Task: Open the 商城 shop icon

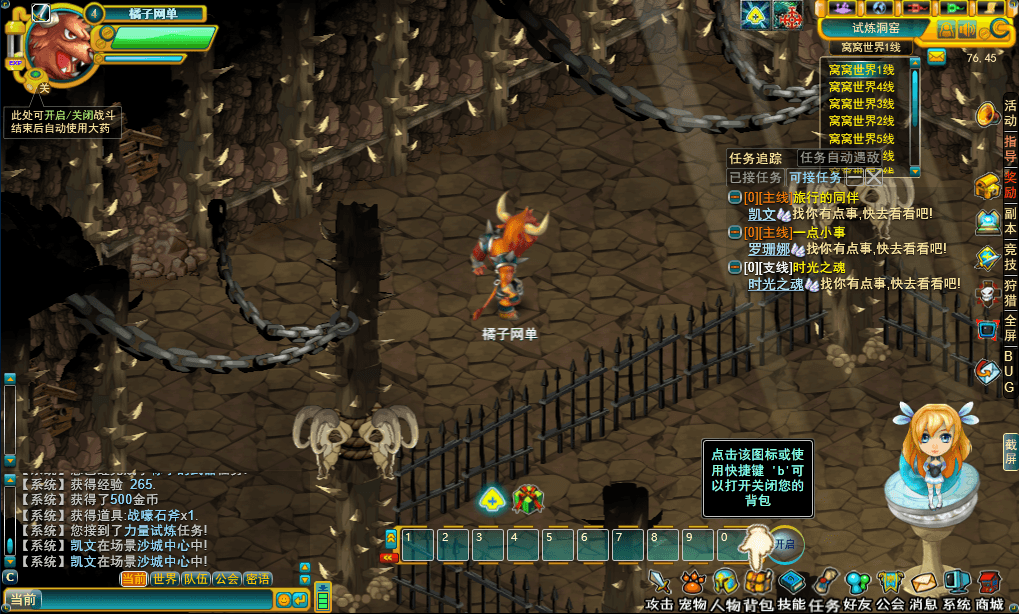Action: tap(989, 583)
